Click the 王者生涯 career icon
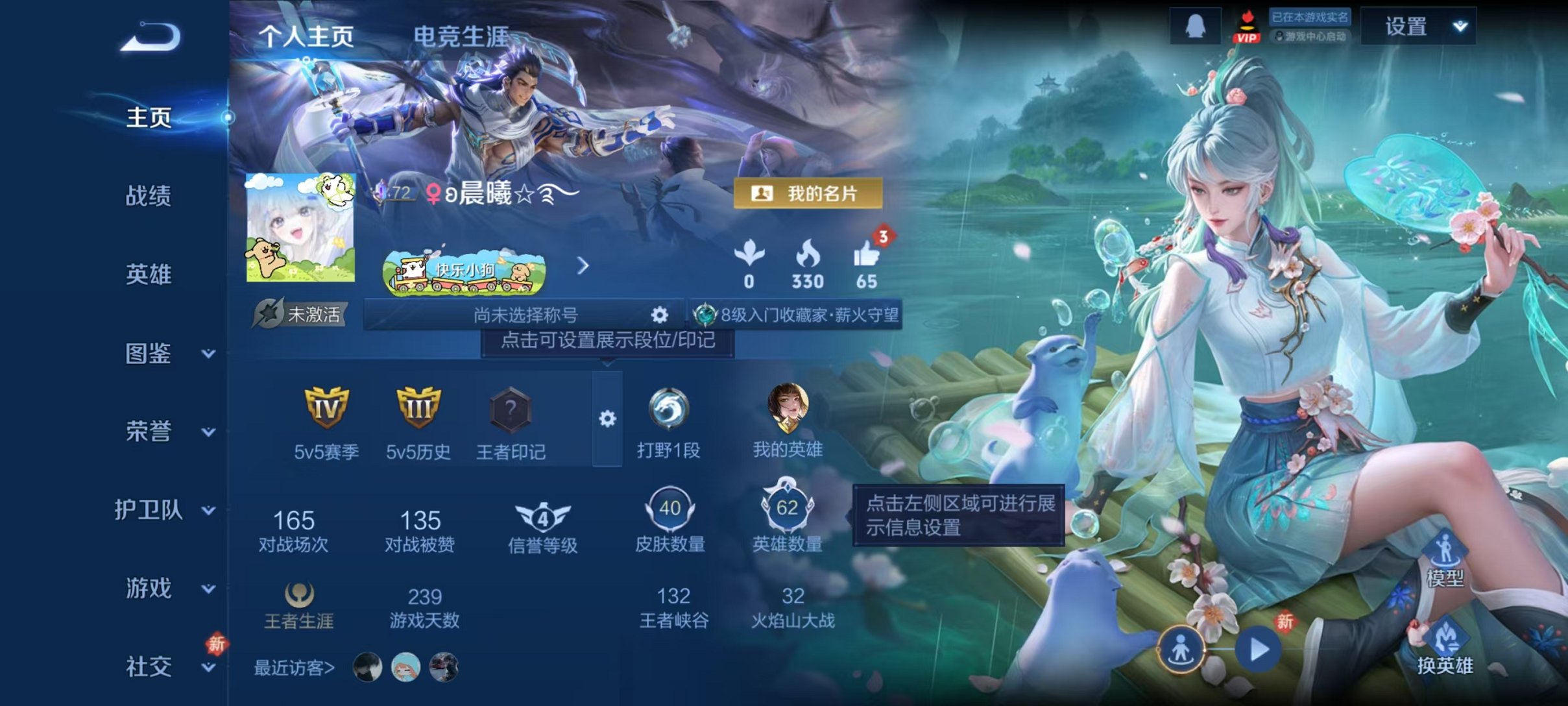 (x=298, y=597)
